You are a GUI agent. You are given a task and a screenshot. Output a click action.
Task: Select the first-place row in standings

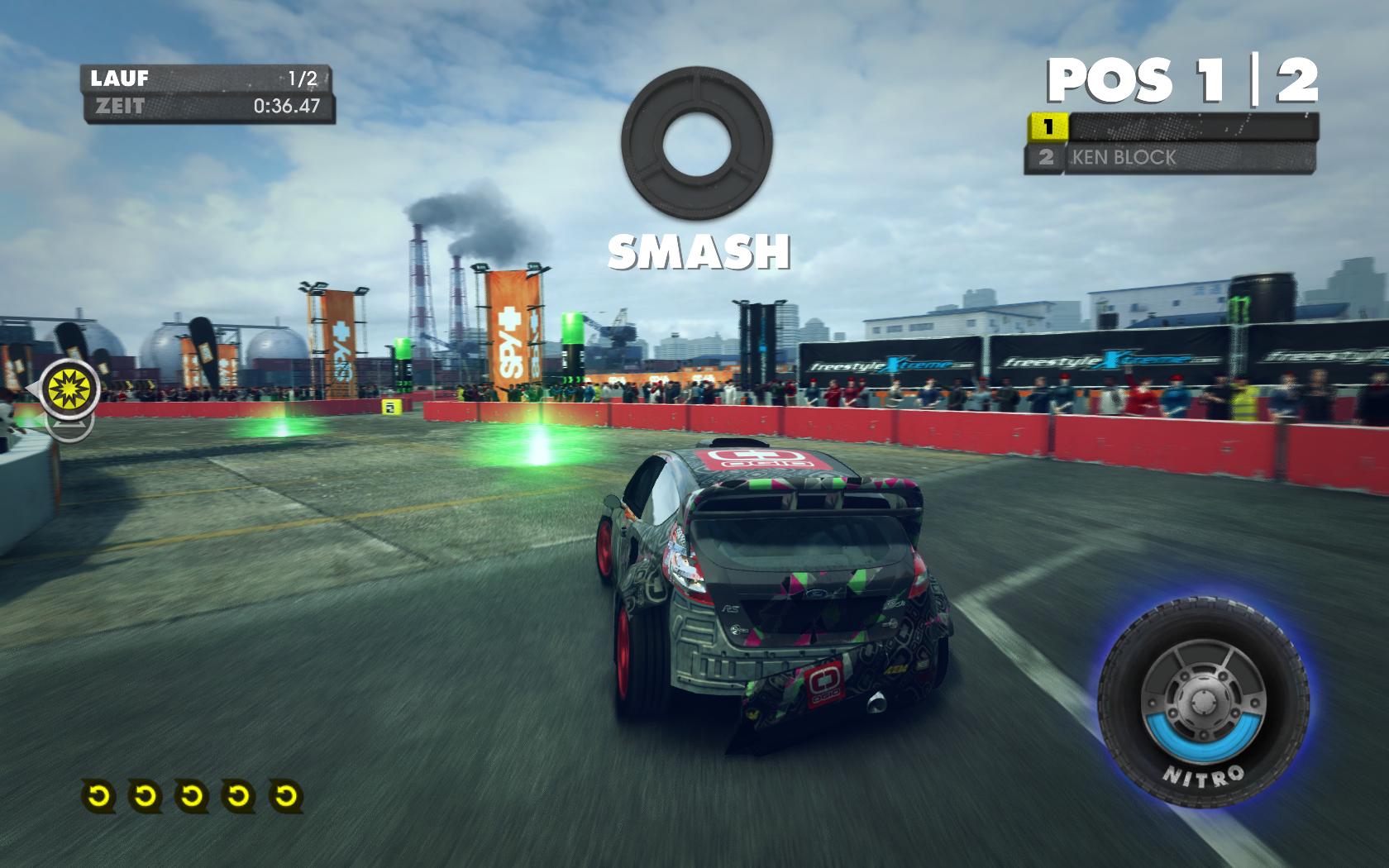(1172, 127)
